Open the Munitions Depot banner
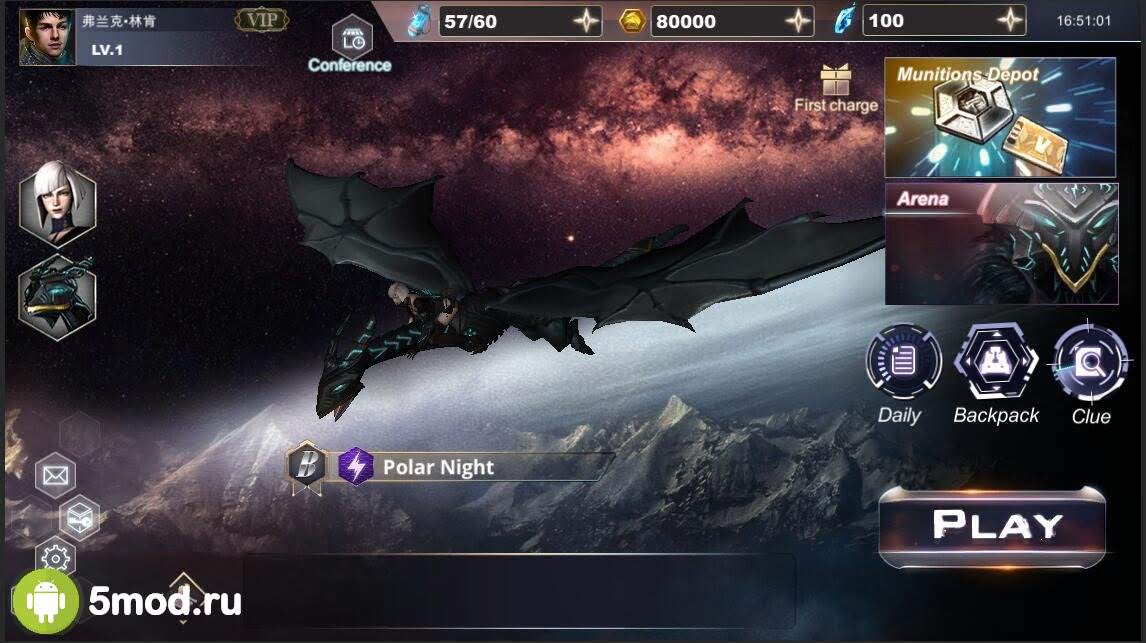1146x643 pixels. (999, 118)
